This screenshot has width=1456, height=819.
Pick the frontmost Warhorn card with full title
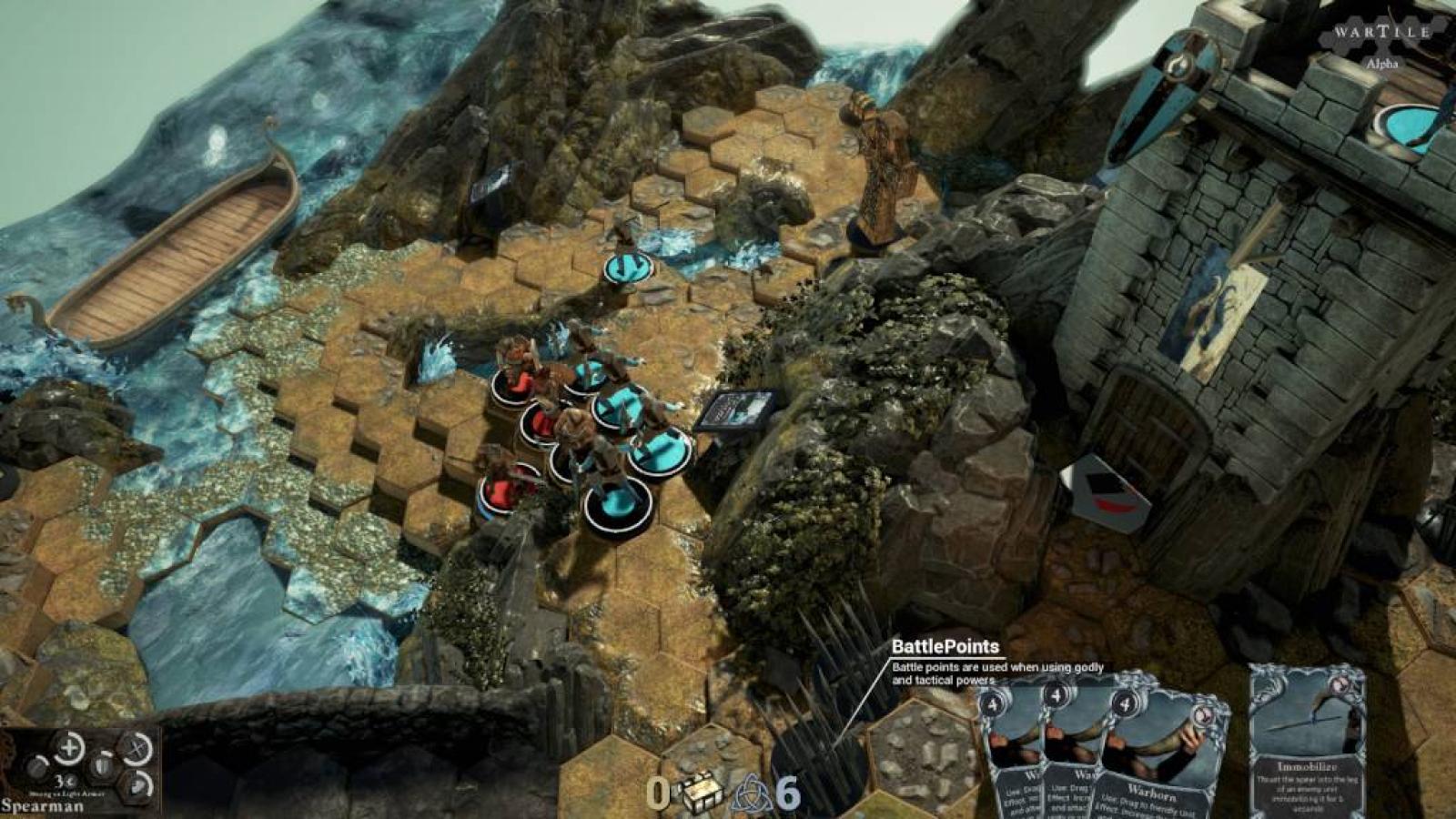[x=1149, y=755]
